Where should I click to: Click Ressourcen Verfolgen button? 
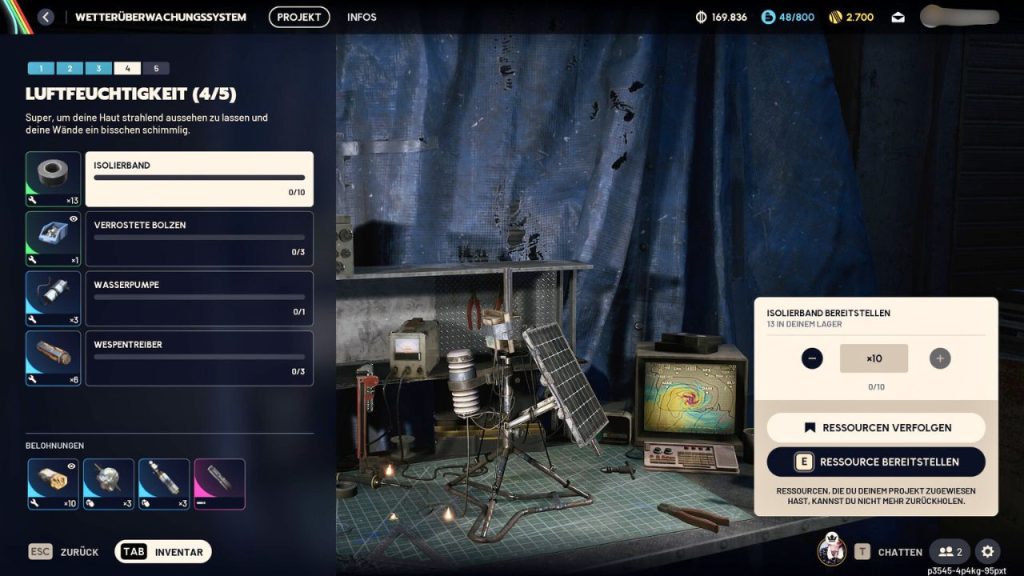pos(876,428)
